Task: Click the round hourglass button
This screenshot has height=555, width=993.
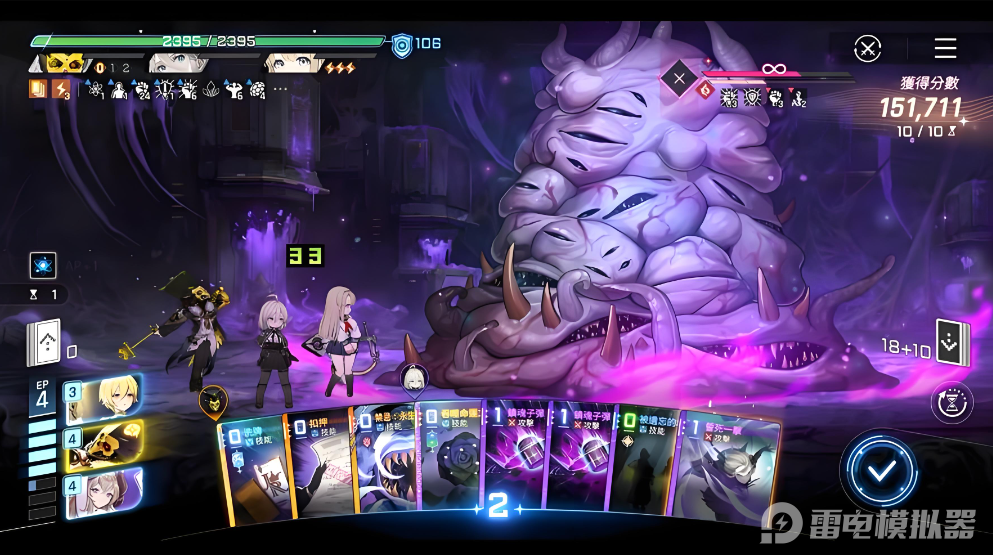Action: pyautogui.click(x=950, y=402)
